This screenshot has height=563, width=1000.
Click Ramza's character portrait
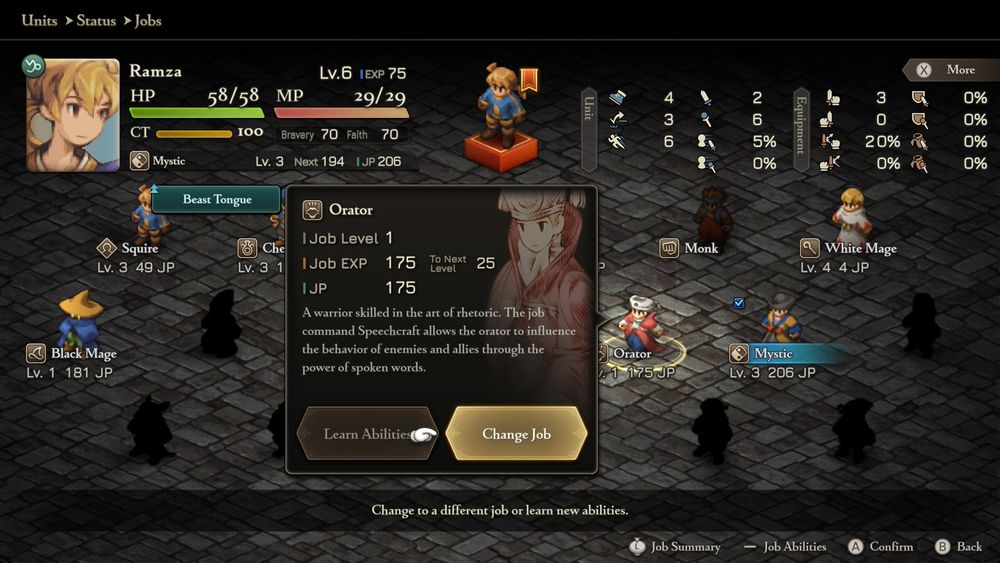pos(66,116)
